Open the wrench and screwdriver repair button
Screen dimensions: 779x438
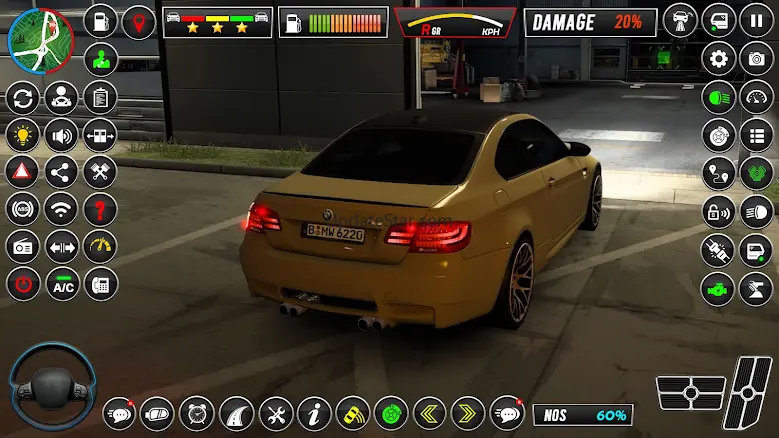tap(276, 412)
